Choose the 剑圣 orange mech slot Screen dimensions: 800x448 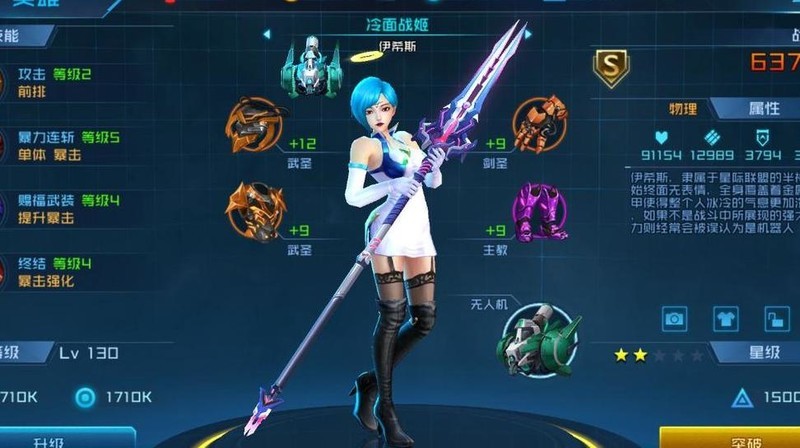click(541, 123)
